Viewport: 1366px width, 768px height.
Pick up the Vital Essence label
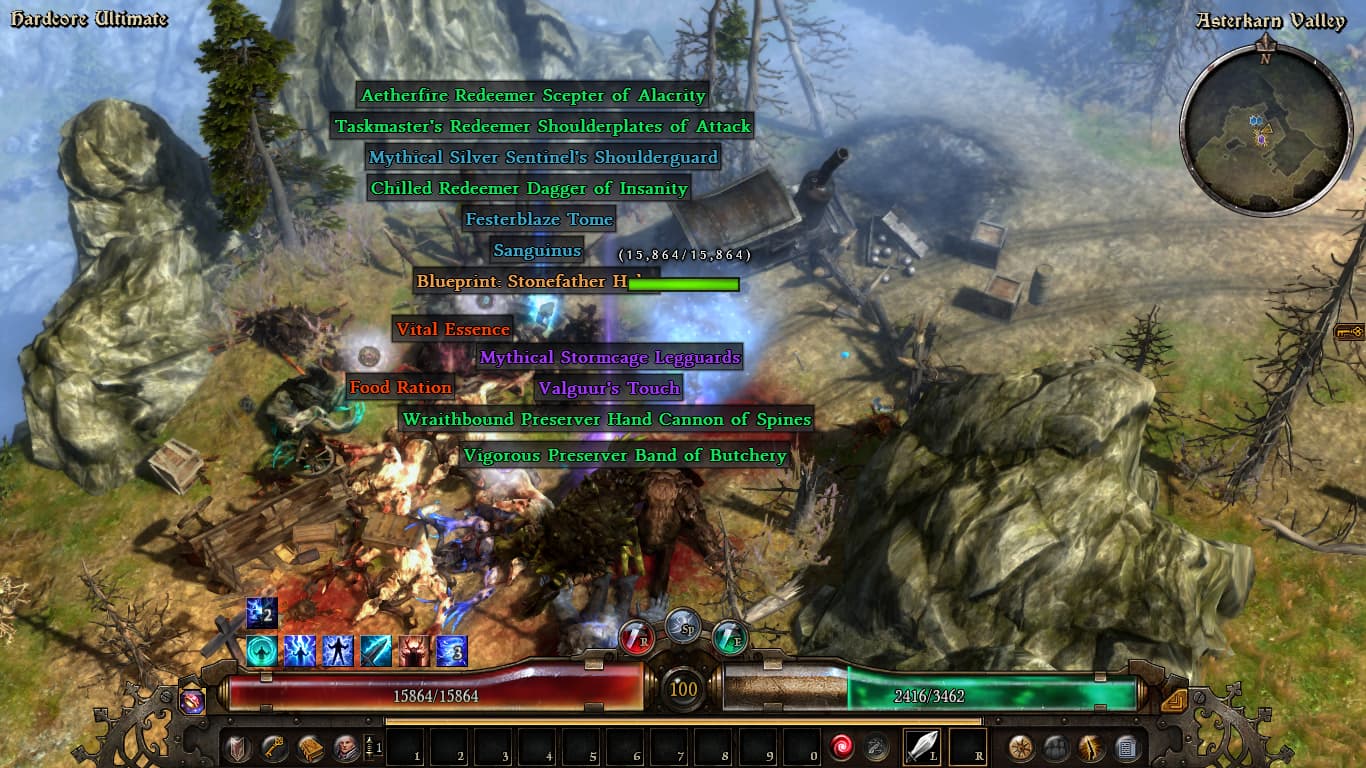click(453, 329)
